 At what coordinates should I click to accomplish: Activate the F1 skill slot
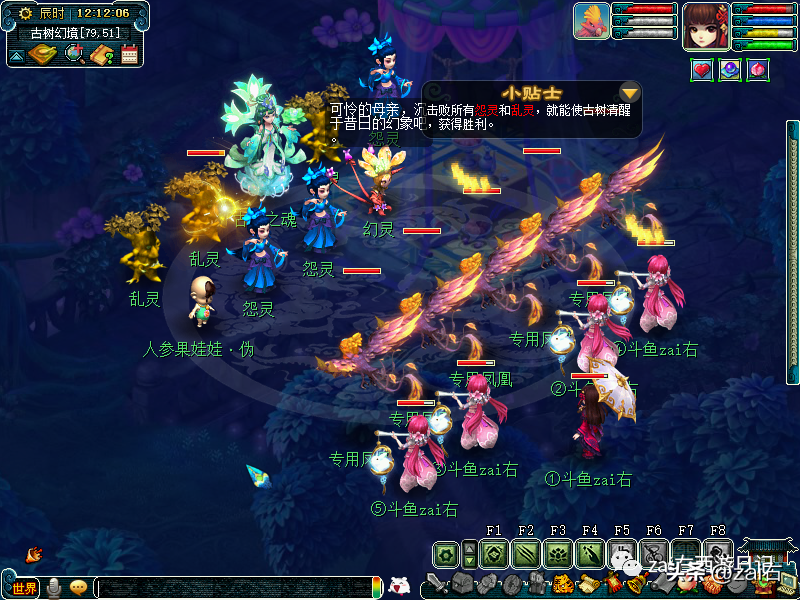coord(494,553)
